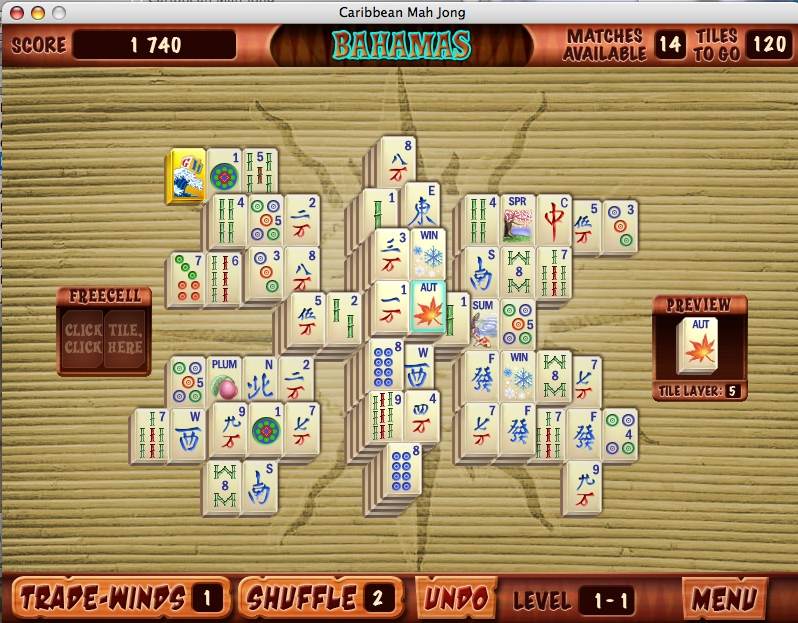Choose the East wind (E) tile
Screen dimensions: 798x623
[422, 209]
